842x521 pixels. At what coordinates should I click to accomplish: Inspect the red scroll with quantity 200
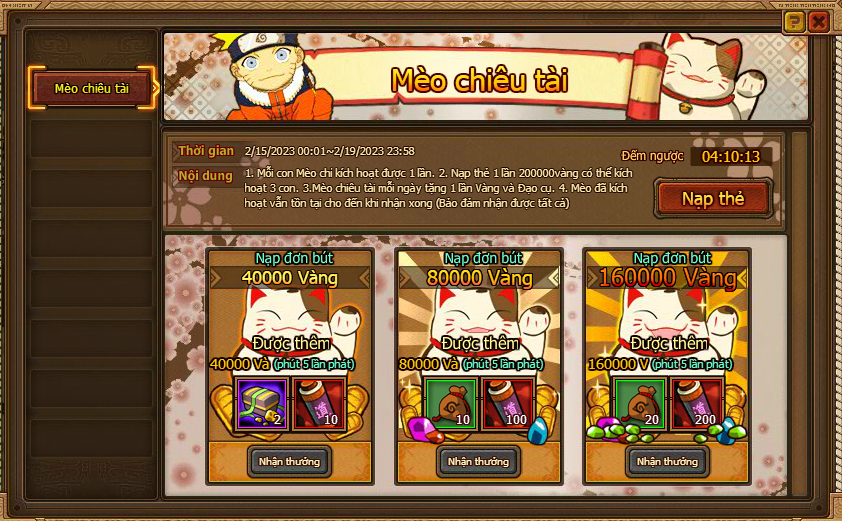697,402
